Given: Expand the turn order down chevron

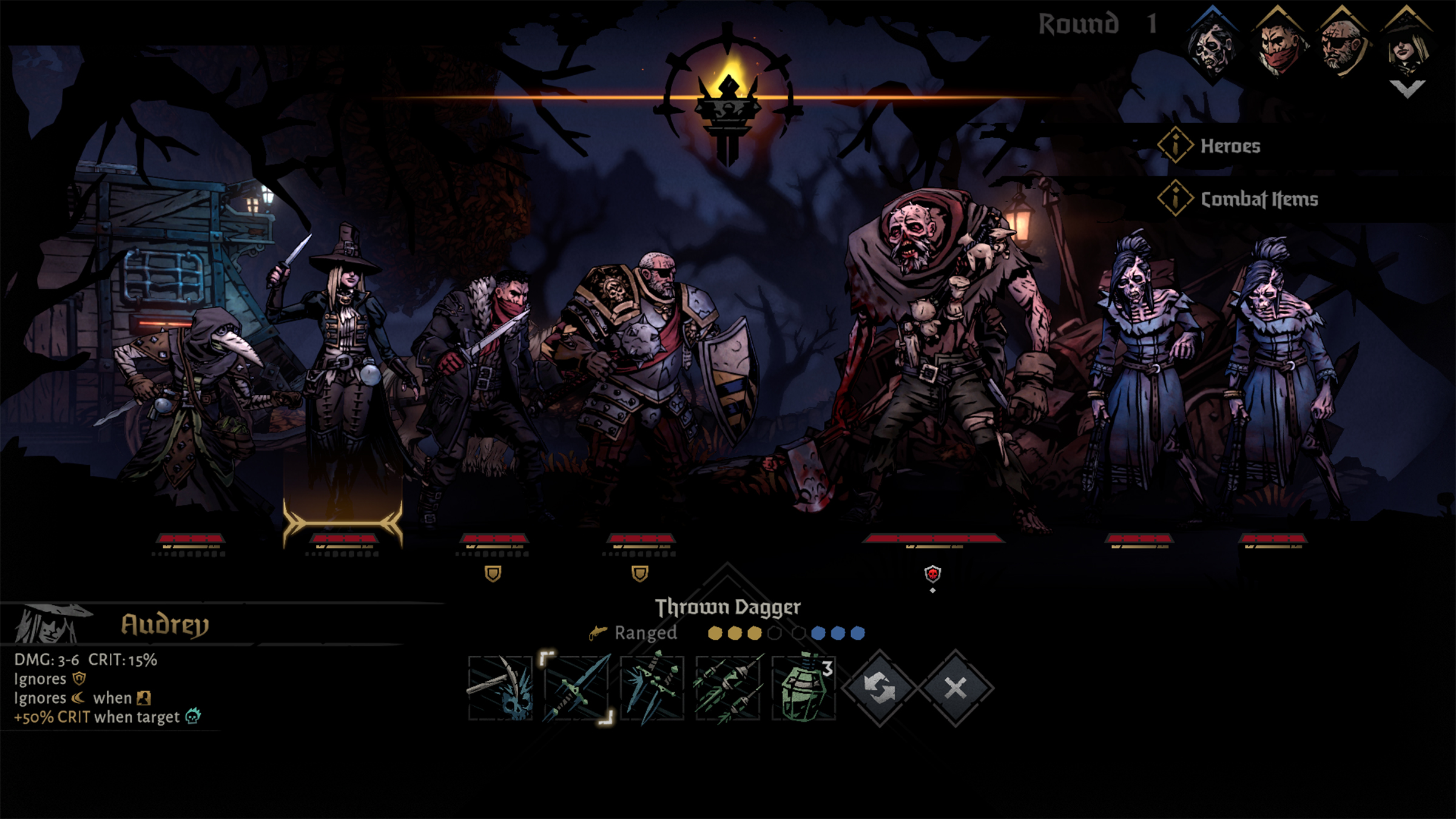Looking at the screenshot, I should point(1407,89).
